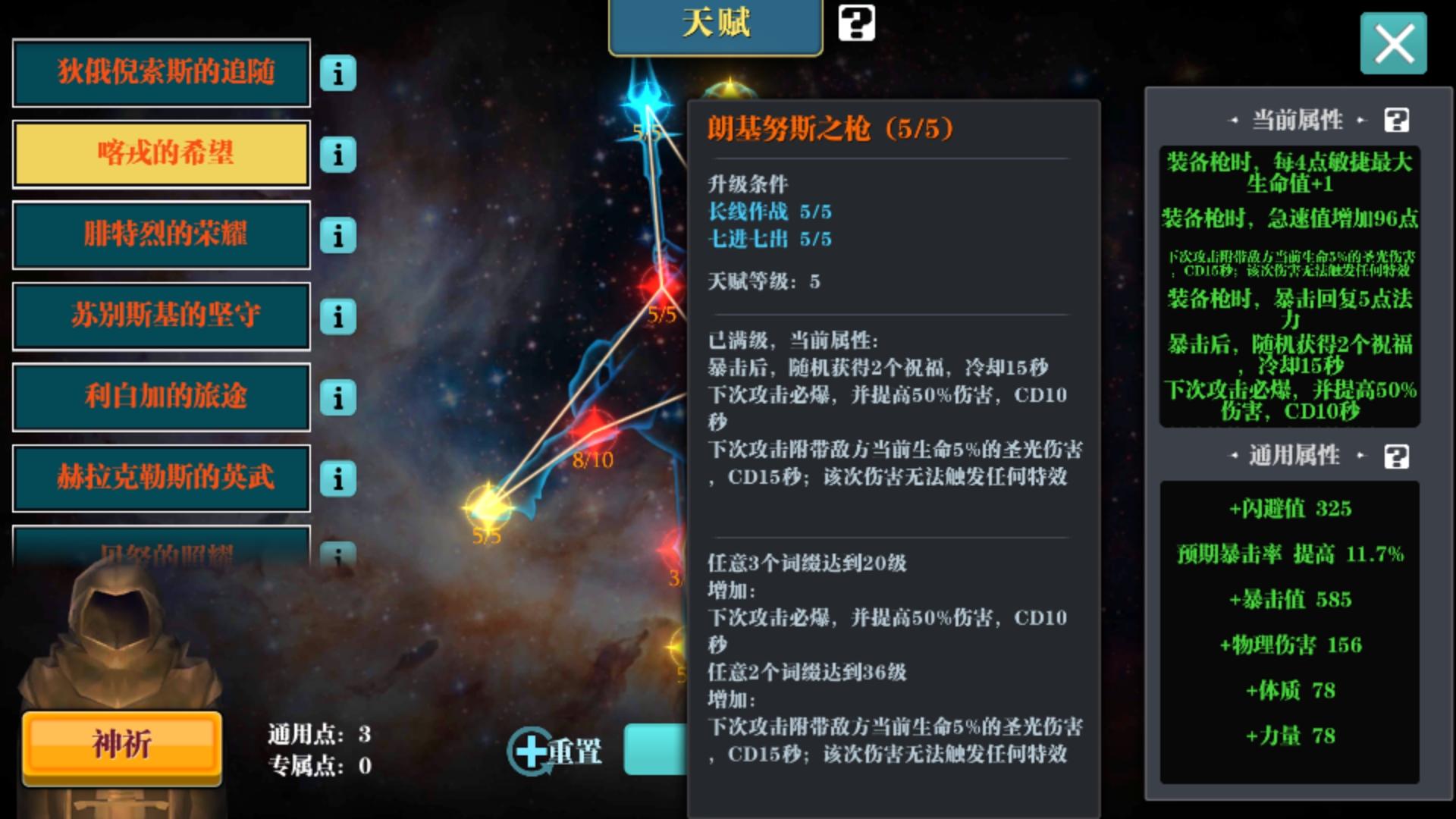
Task: Switch to the 喀戎的希望 category
Action: pos(161,155)
